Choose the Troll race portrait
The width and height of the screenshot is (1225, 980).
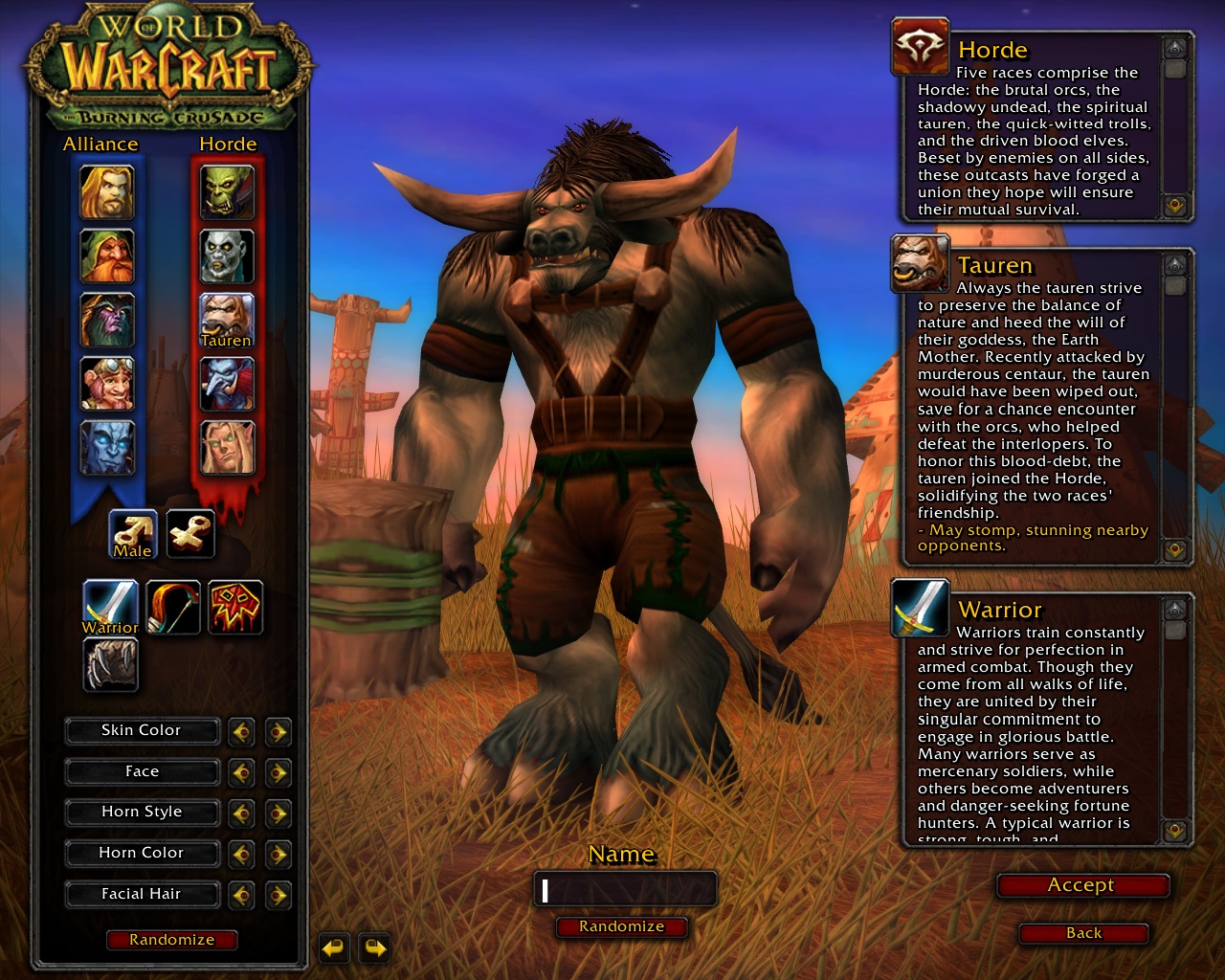click(x=227, y=384)
